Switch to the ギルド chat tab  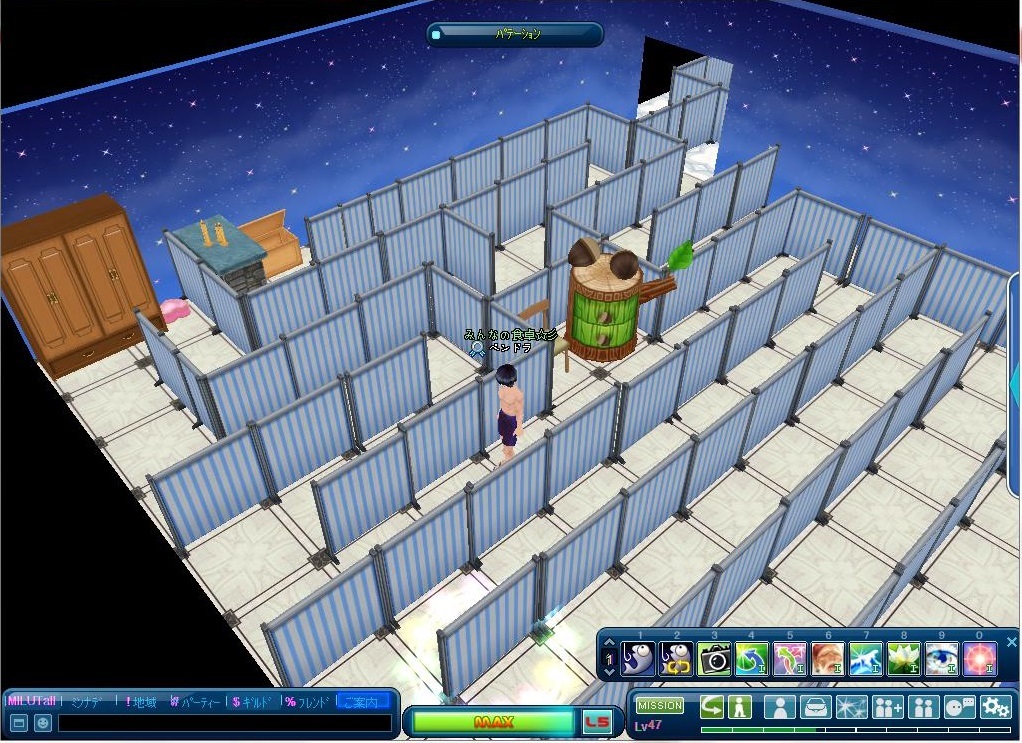pyautogui.click(x=254, y=702)
